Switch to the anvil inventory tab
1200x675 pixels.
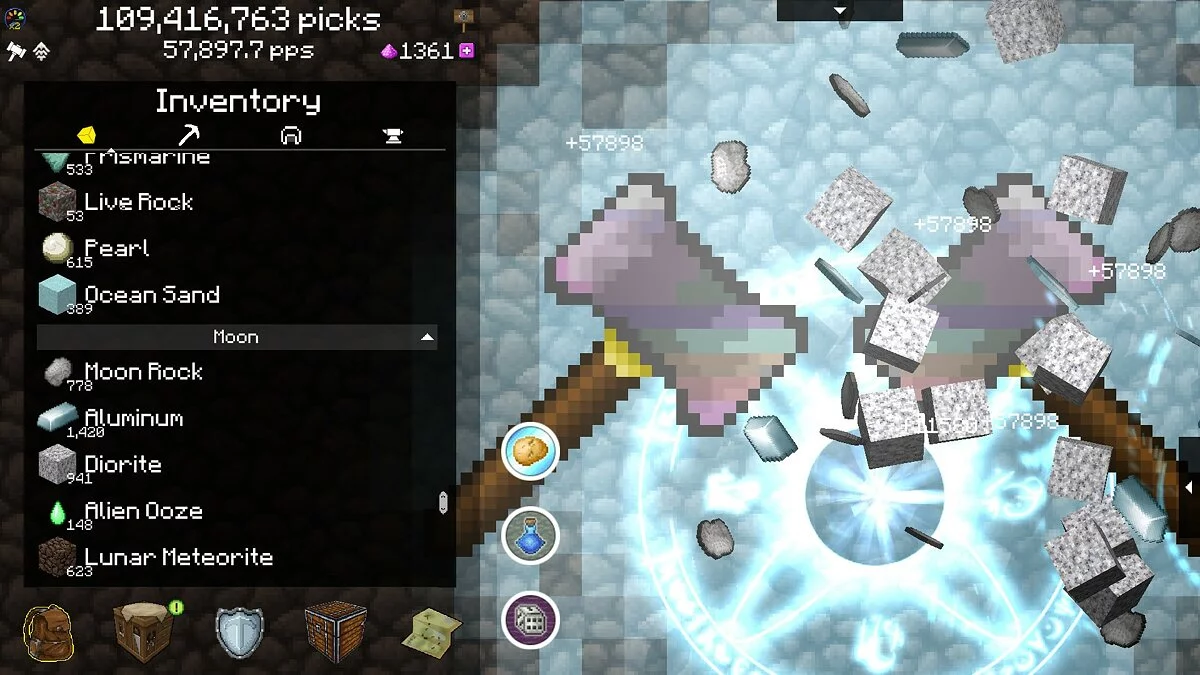[x=393, y=135]
